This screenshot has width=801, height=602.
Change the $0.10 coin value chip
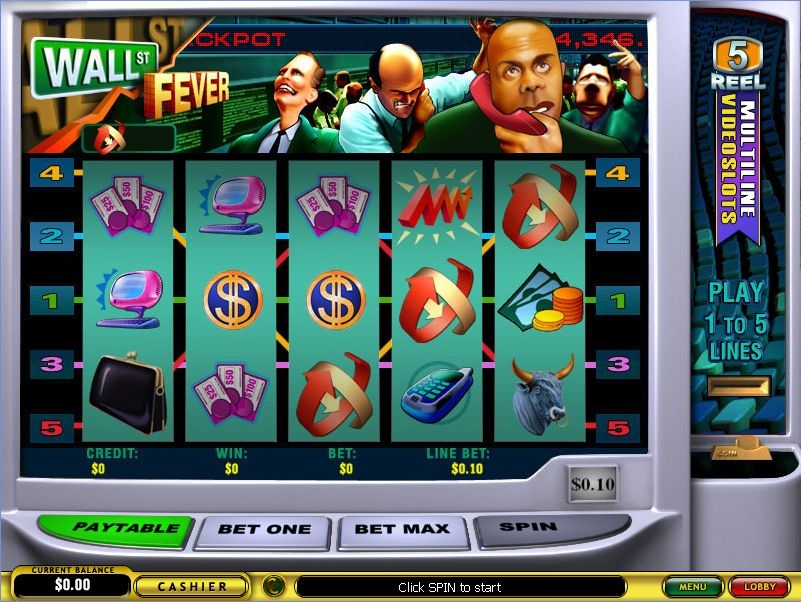[593, 485]
